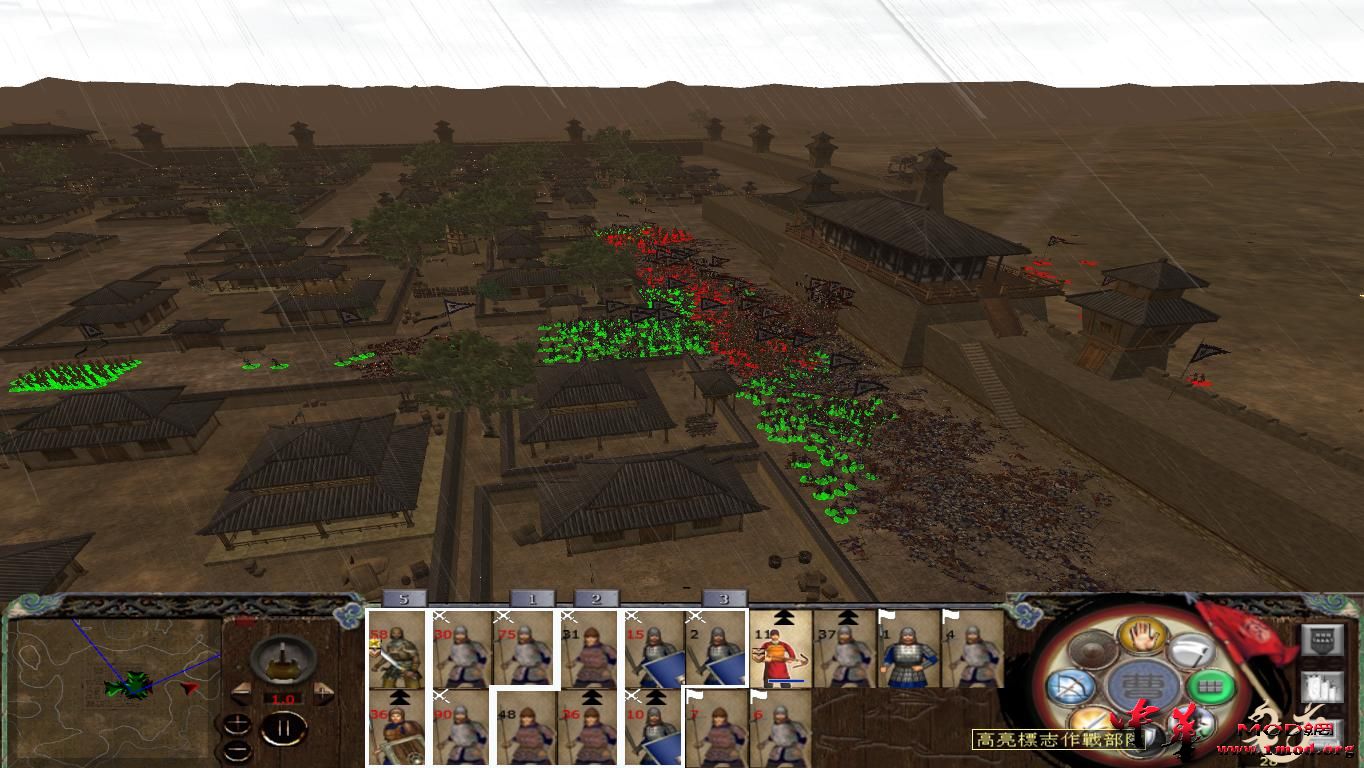Screen dimensions: 1364x768
Task: Open group formations with the green grid icon
Action: pyautogui.click(x=1210, y=686)
